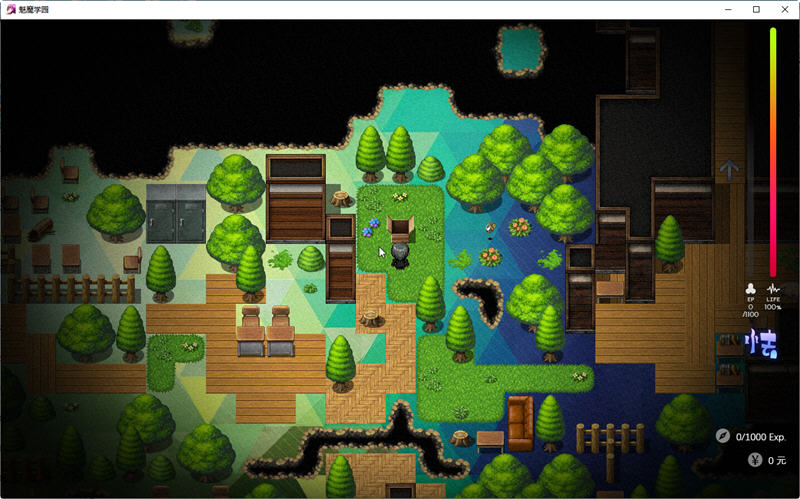Maximize the game window
The width and height of the screenshot is (800, 499).
pos(756,9)
